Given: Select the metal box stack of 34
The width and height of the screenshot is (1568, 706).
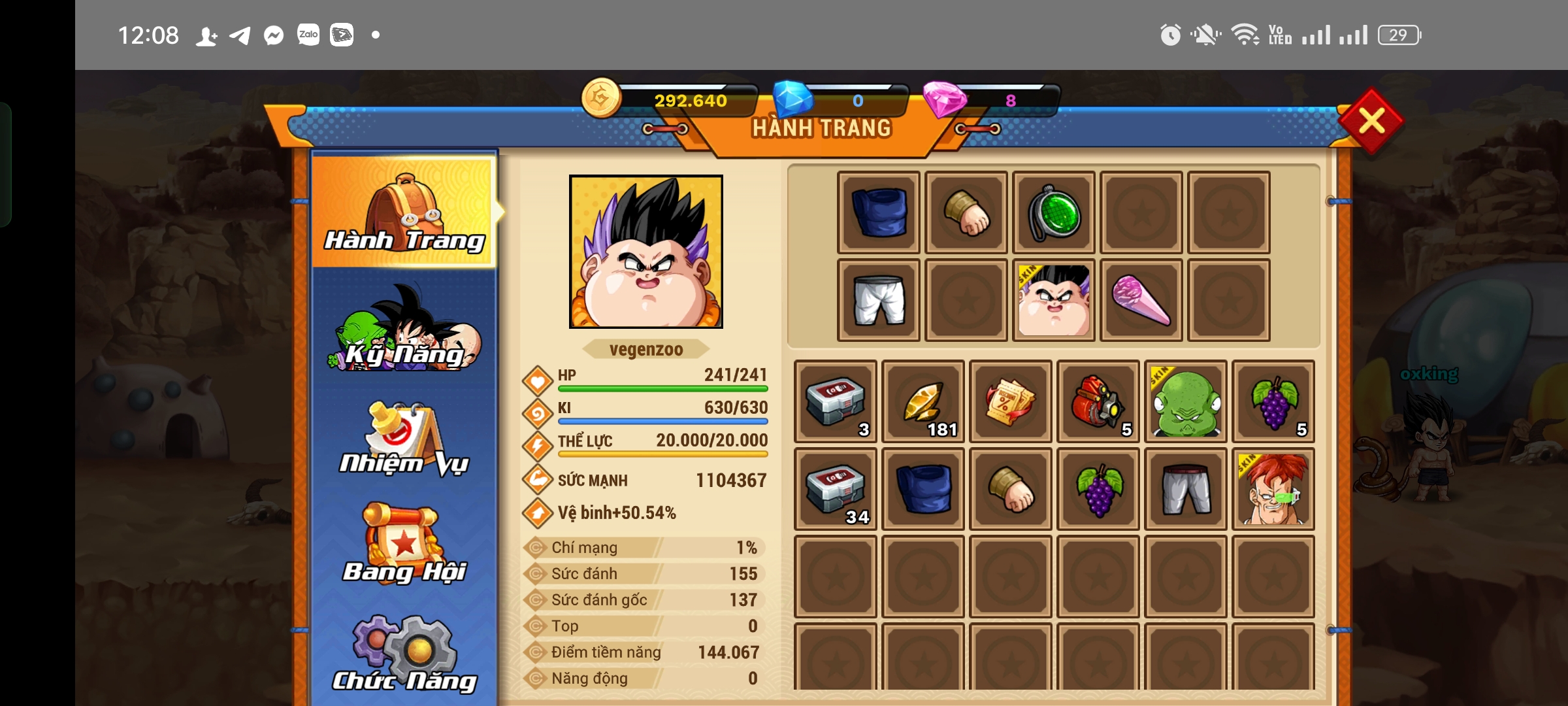Looking at the screenshot, I should pyautogui.click(x=835, y=489).
